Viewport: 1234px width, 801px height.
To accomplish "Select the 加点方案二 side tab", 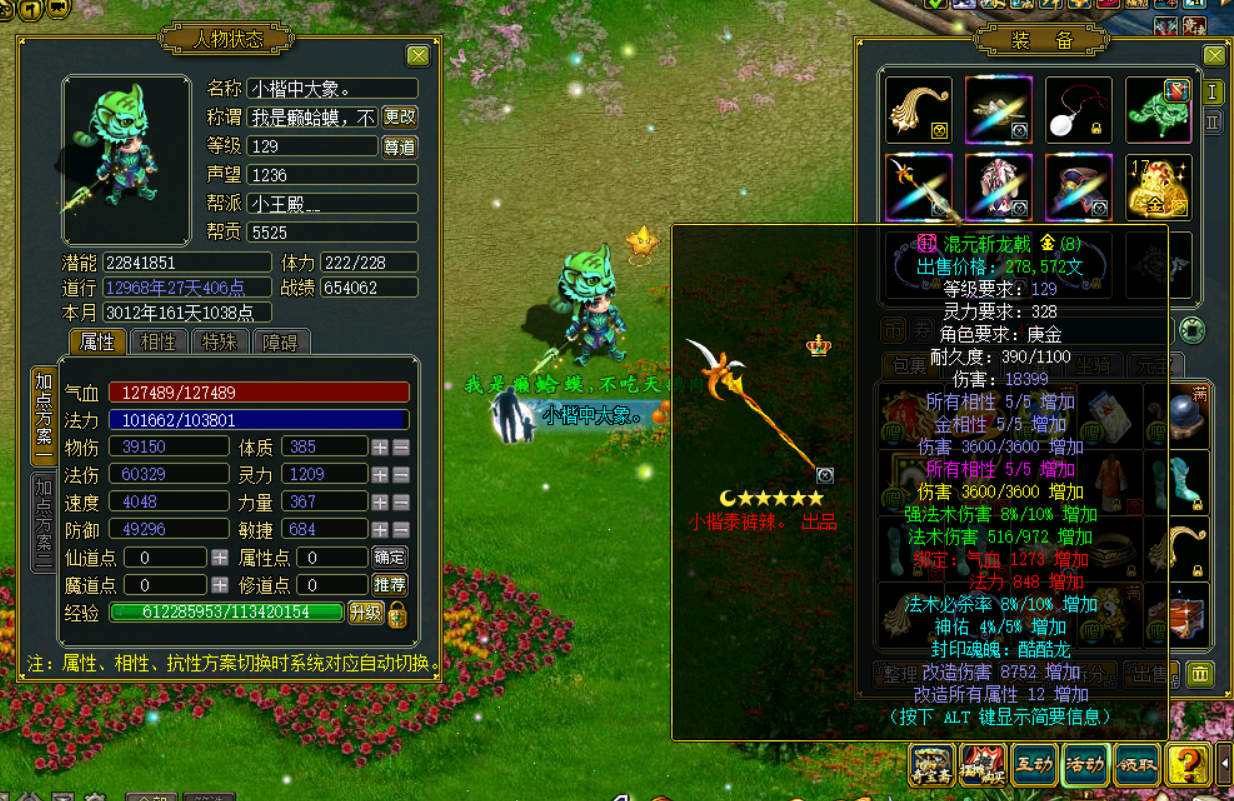I will 43,521.
